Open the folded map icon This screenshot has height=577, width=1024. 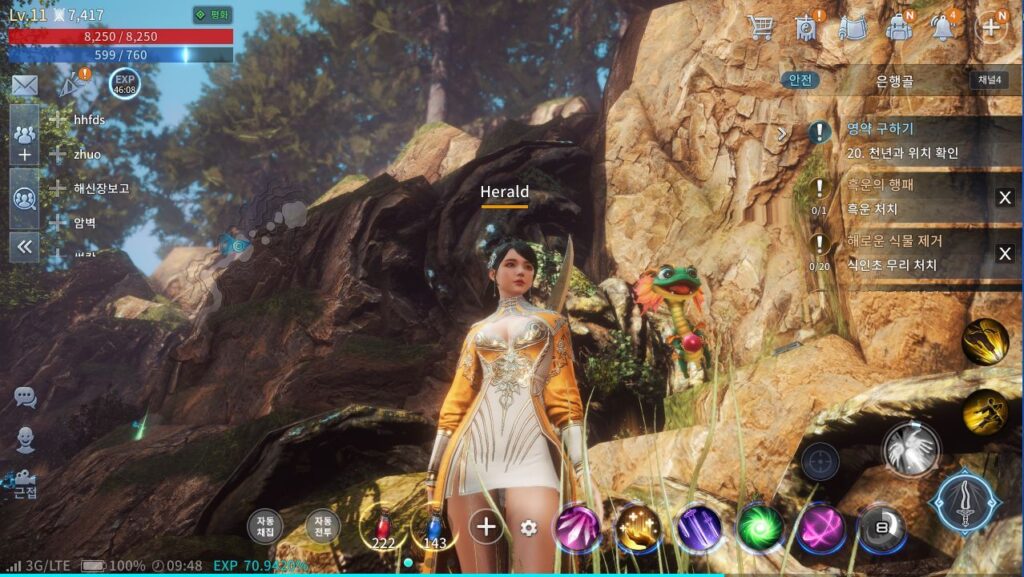[852, 27]
